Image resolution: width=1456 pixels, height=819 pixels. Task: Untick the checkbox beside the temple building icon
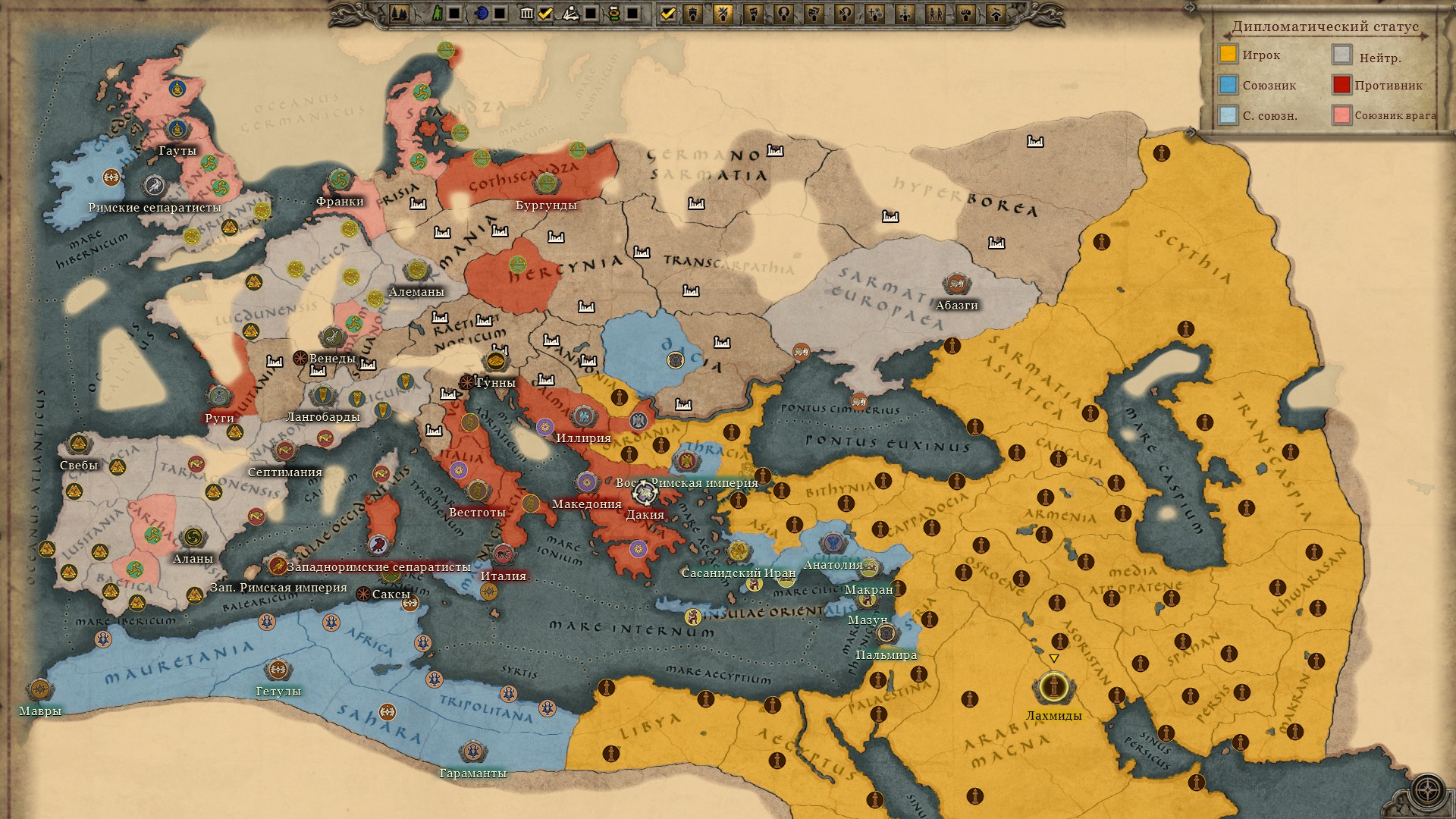545,13
